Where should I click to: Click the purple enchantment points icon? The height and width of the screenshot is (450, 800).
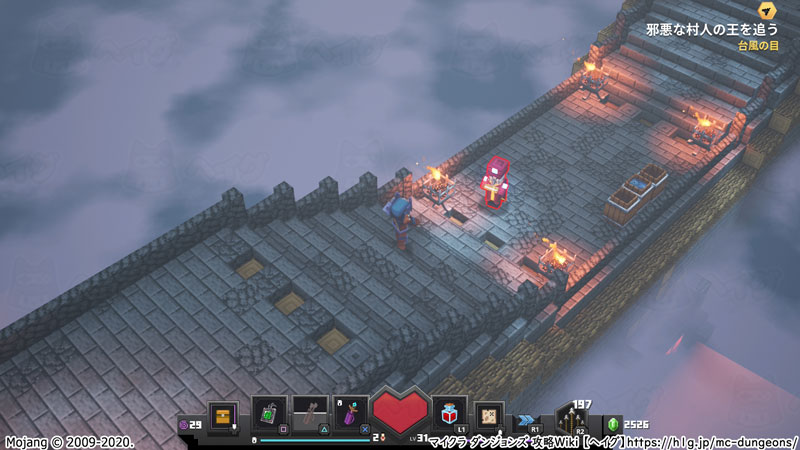click(183, 425)
